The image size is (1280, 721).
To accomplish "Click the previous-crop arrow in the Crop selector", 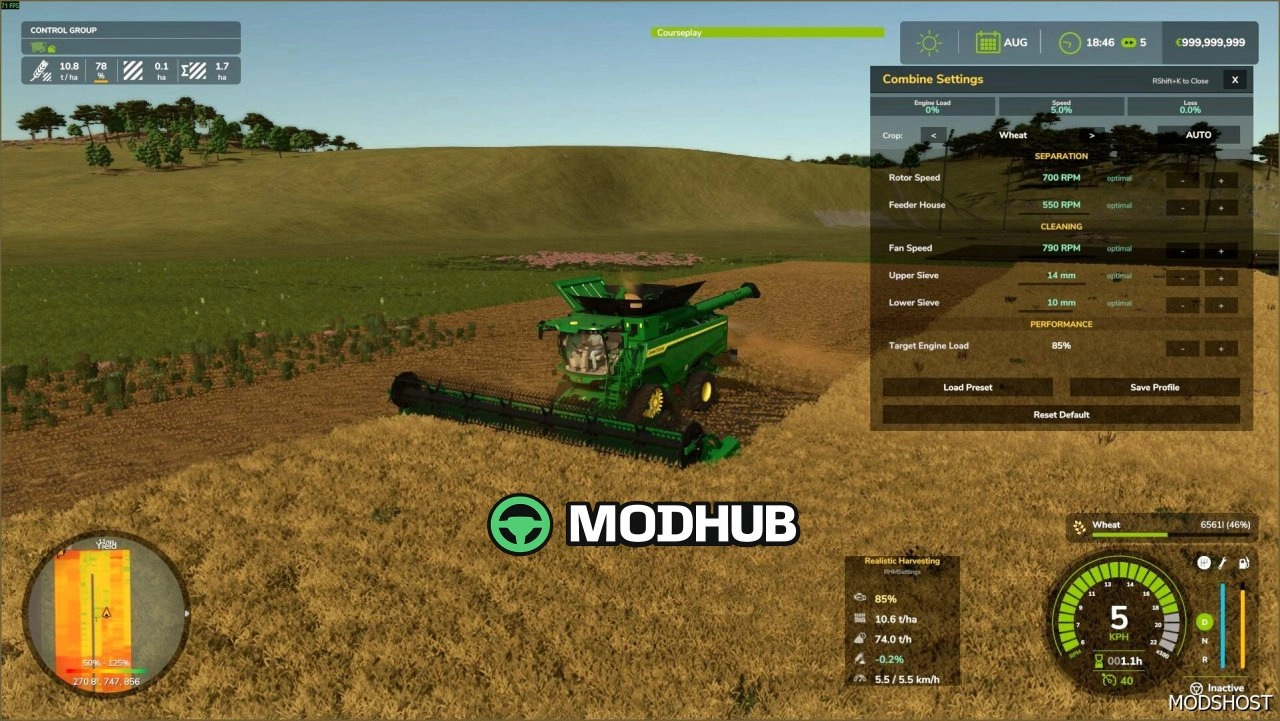I will point(933,134).
